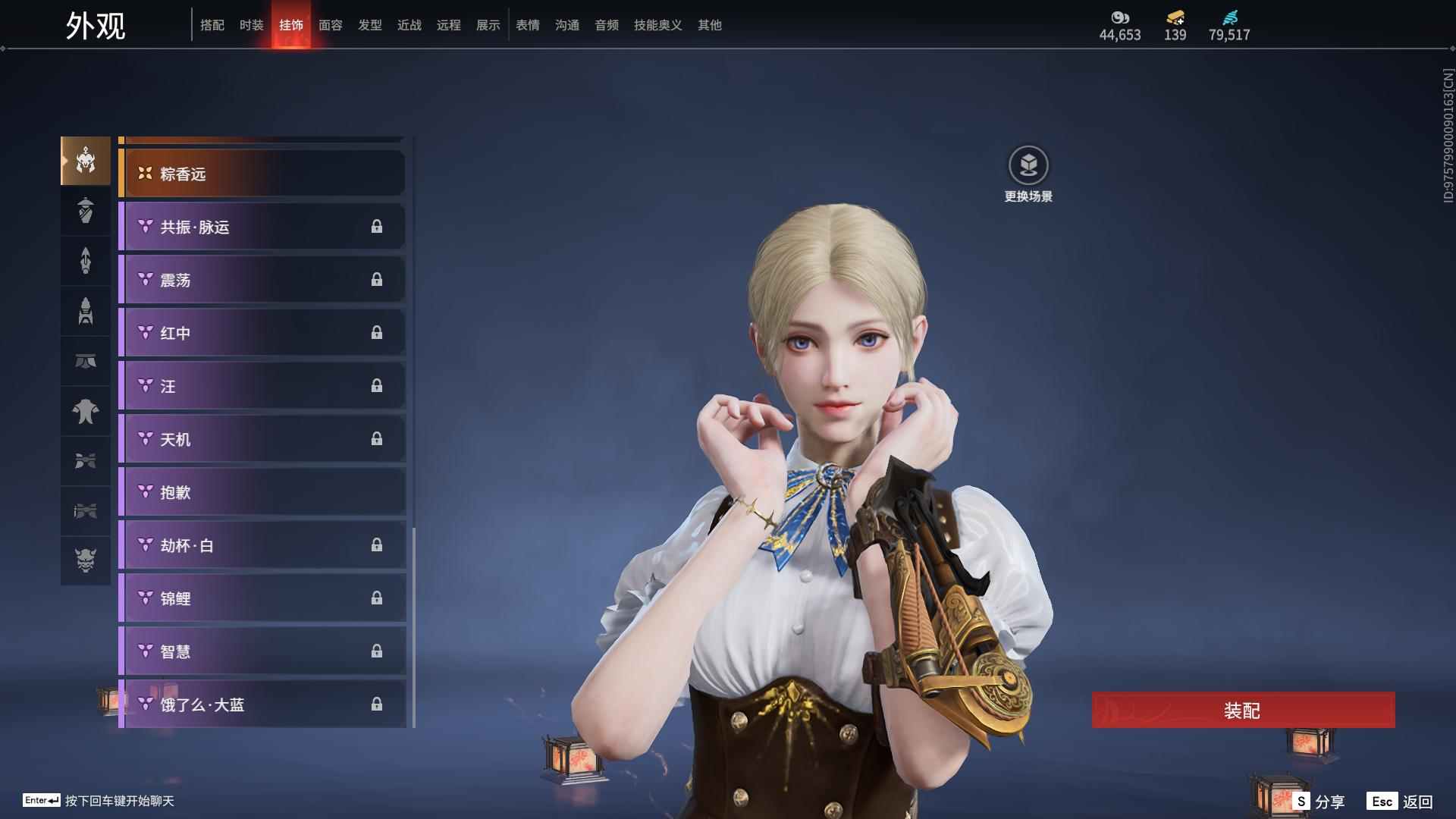
Task: Select the 其他 tab
Action: [709, 25]
